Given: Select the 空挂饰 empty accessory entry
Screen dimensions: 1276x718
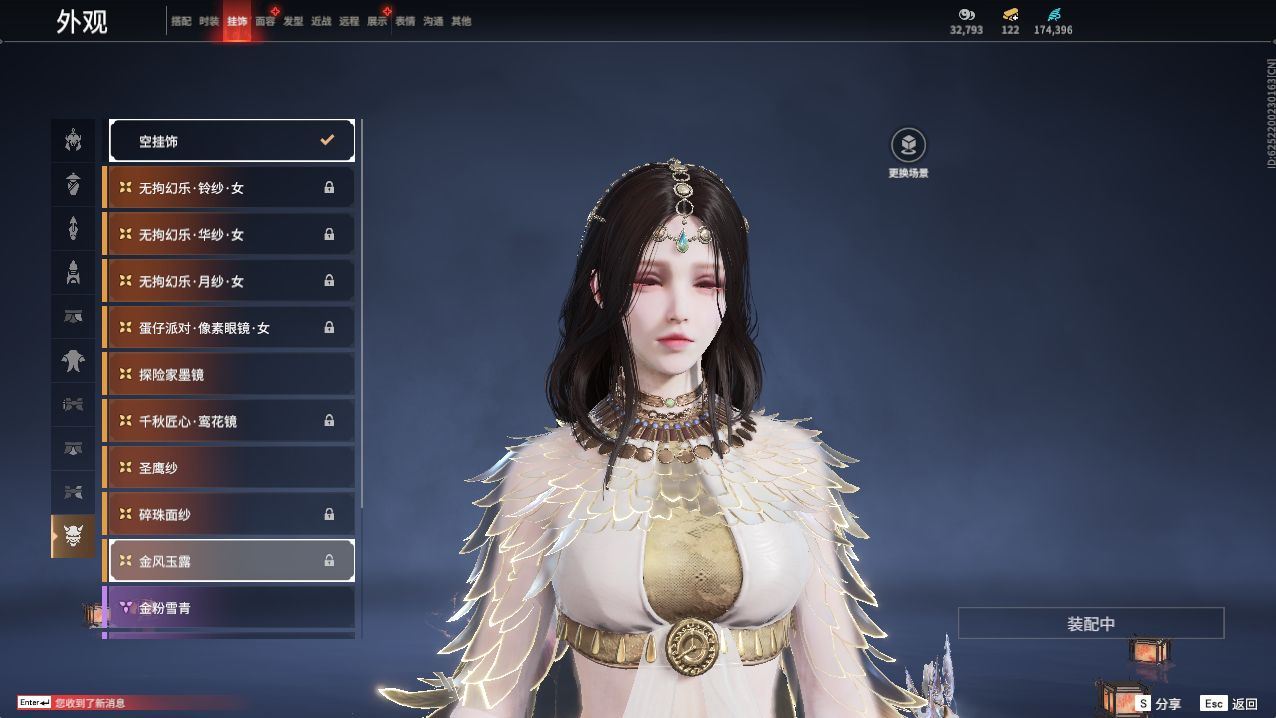Looking at the screenshot, I should pyautogui.click(x=231, y=141).
